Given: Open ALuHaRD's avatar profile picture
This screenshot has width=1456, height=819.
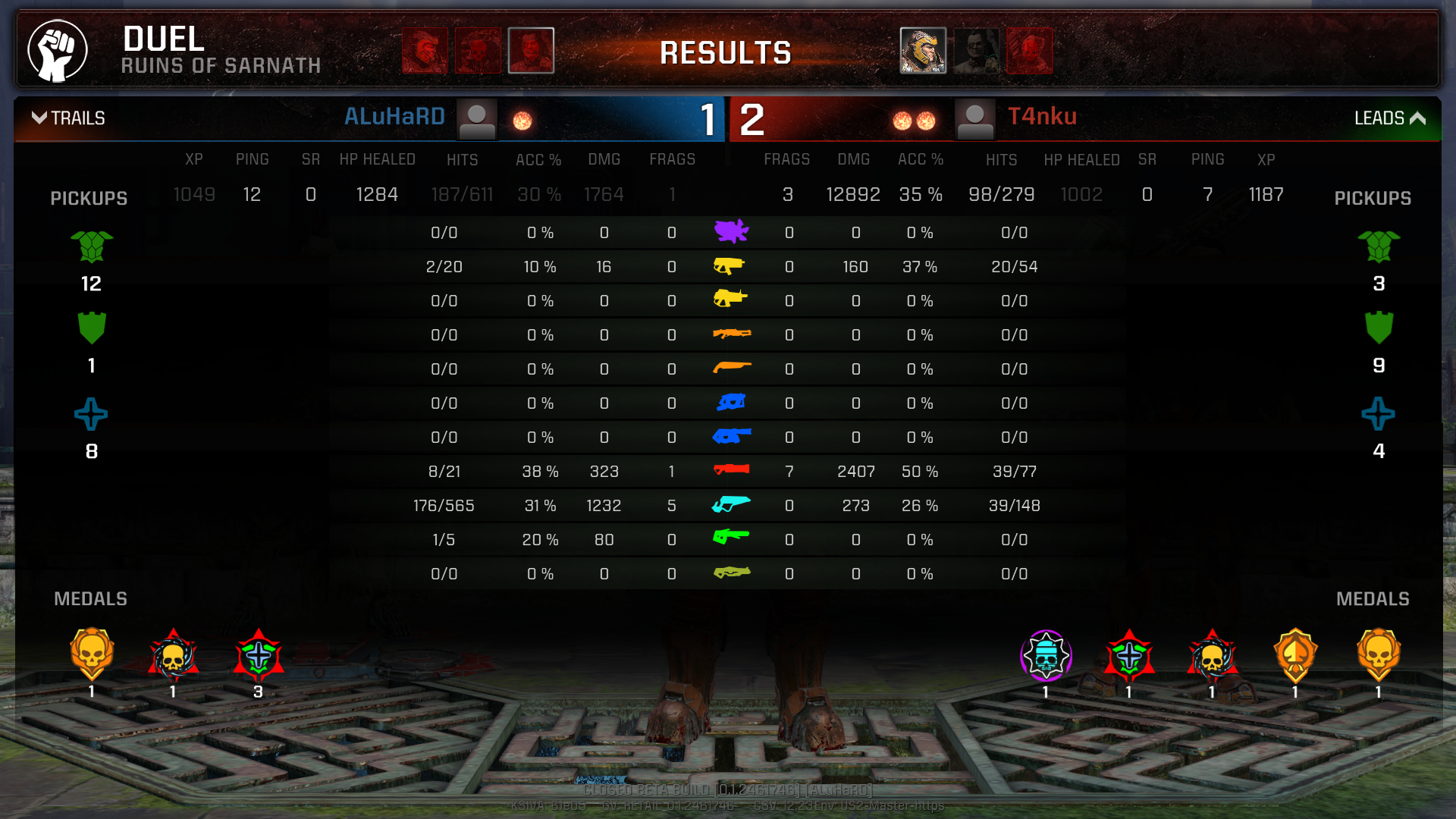Looking at the screenshot, I should pyautogui.click(x=477, y=120).
